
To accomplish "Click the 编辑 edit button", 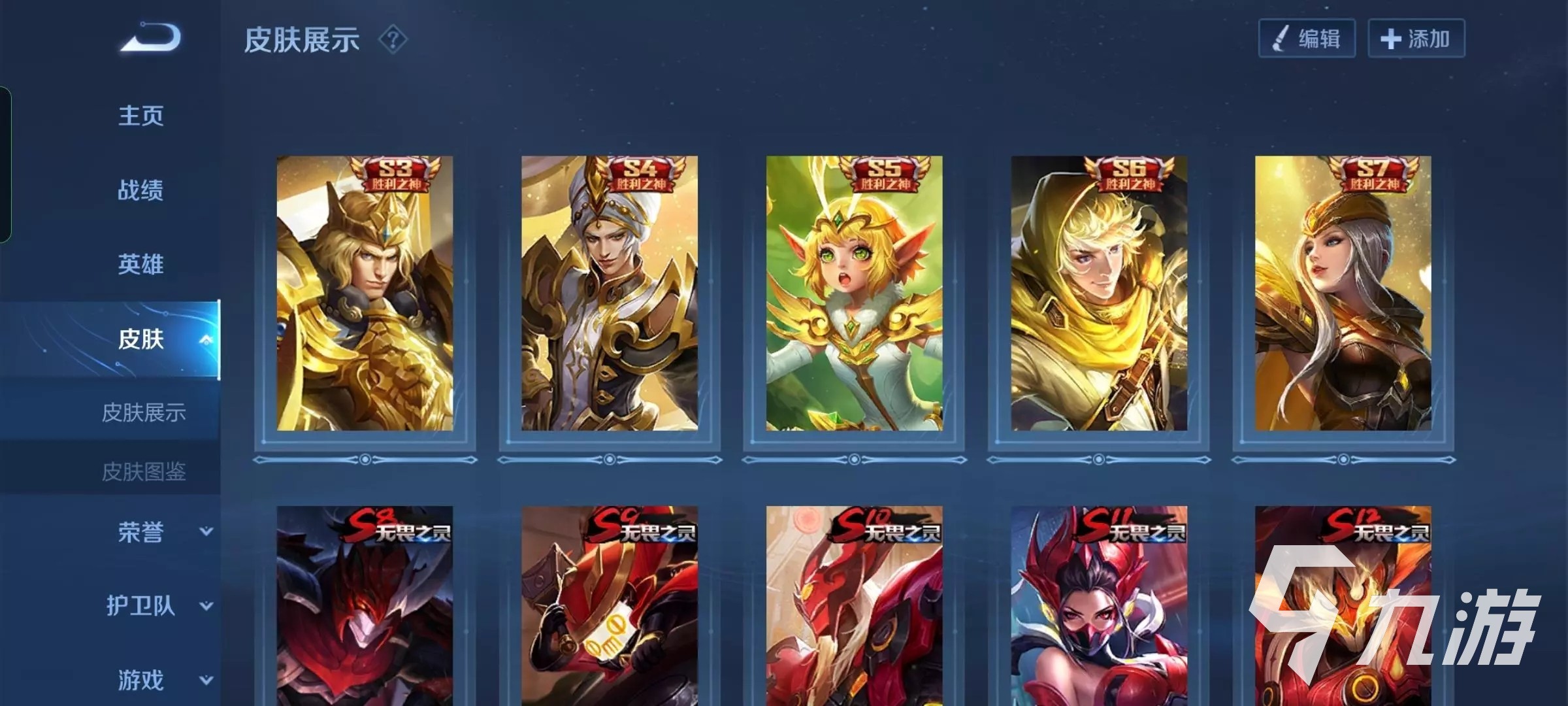I will tap(1307, 39).
